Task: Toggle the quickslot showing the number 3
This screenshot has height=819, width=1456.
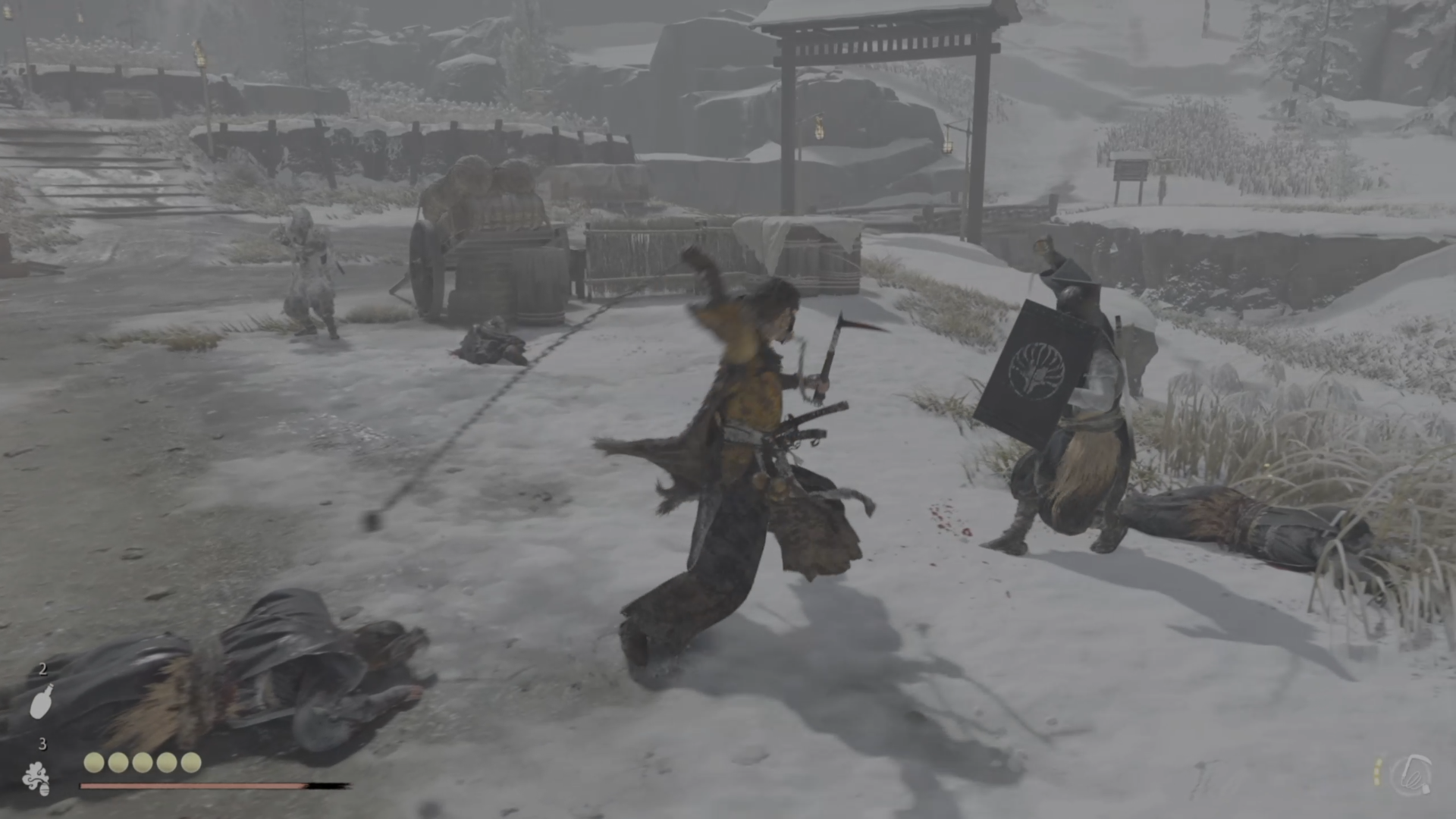Action: click(x=43, y=745)
